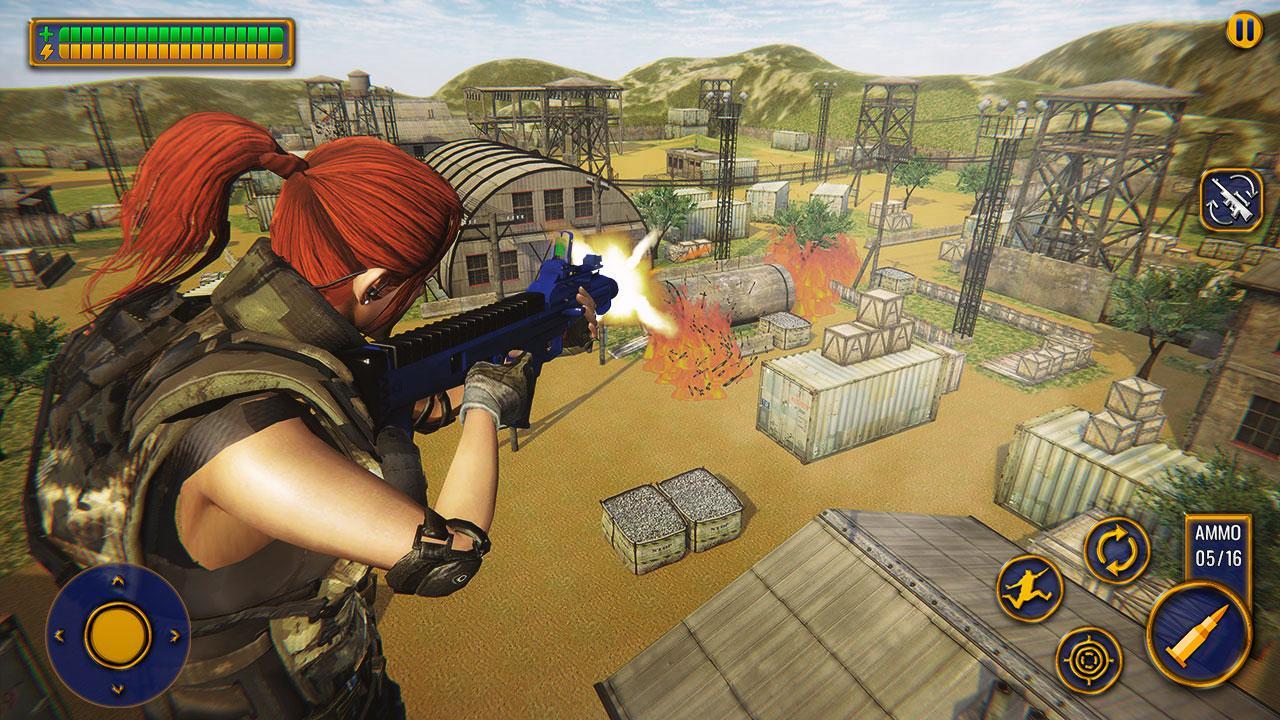
Task: Tap the lightning bolt energy icon
Action: click(x=46, y=50)
